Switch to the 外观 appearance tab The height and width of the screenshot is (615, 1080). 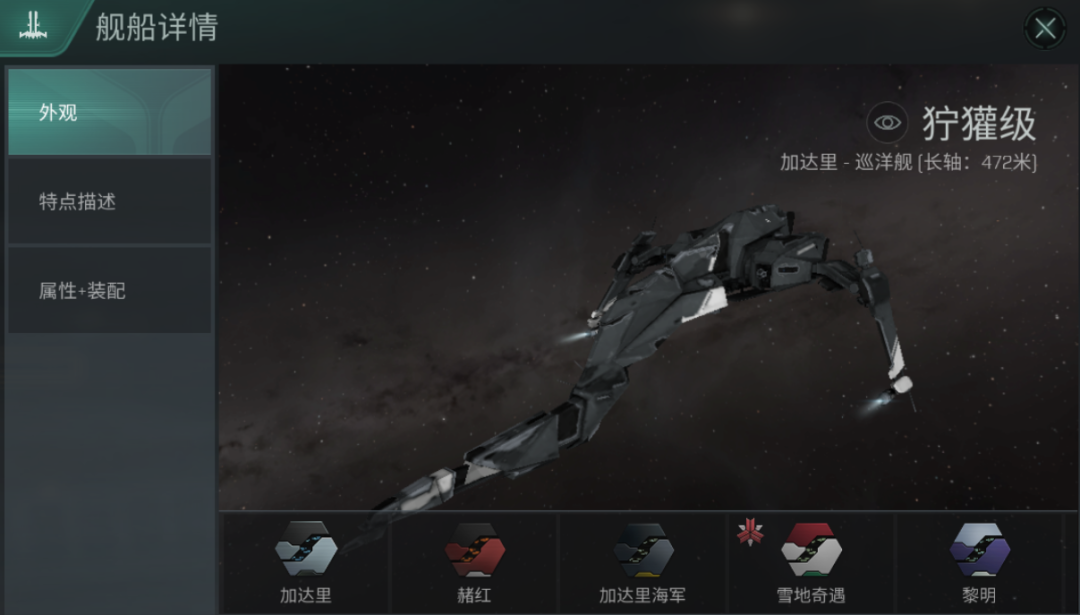(109, 112)
